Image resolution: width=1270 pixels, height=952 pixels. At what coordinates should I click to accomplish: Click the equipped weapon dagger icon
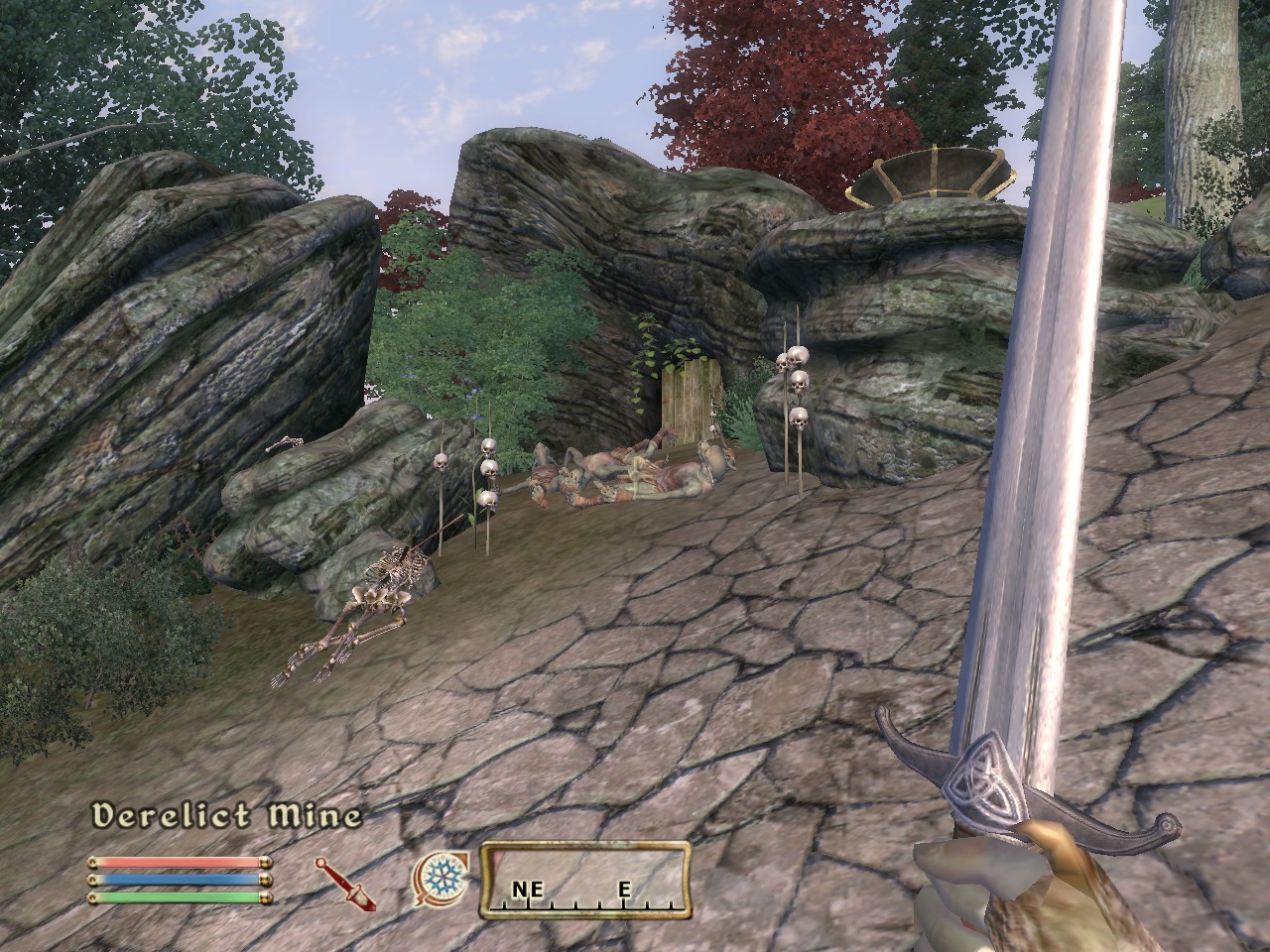(x=346, y=883)
